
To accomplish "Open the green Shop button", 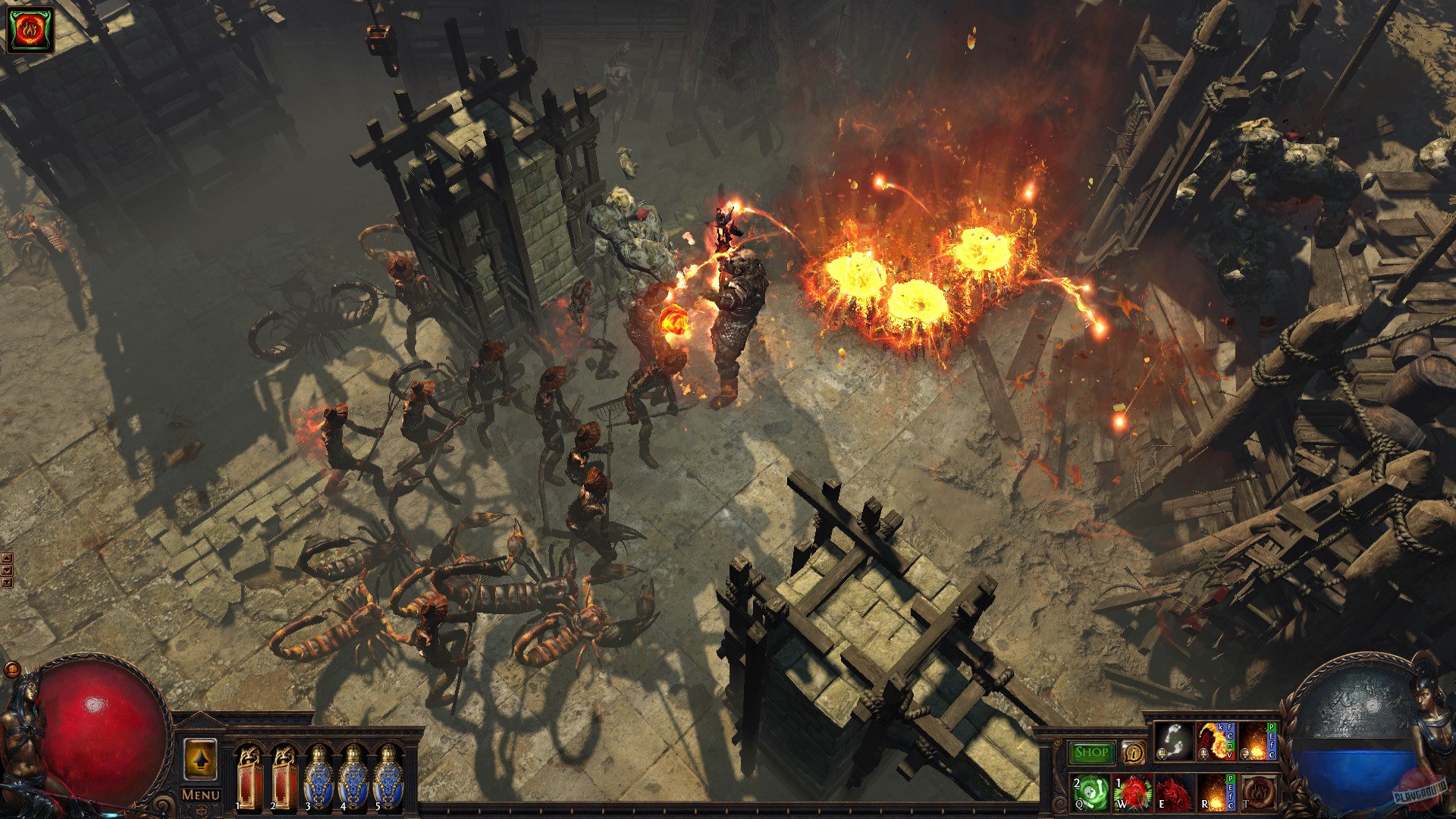I will coord(1091,752).
